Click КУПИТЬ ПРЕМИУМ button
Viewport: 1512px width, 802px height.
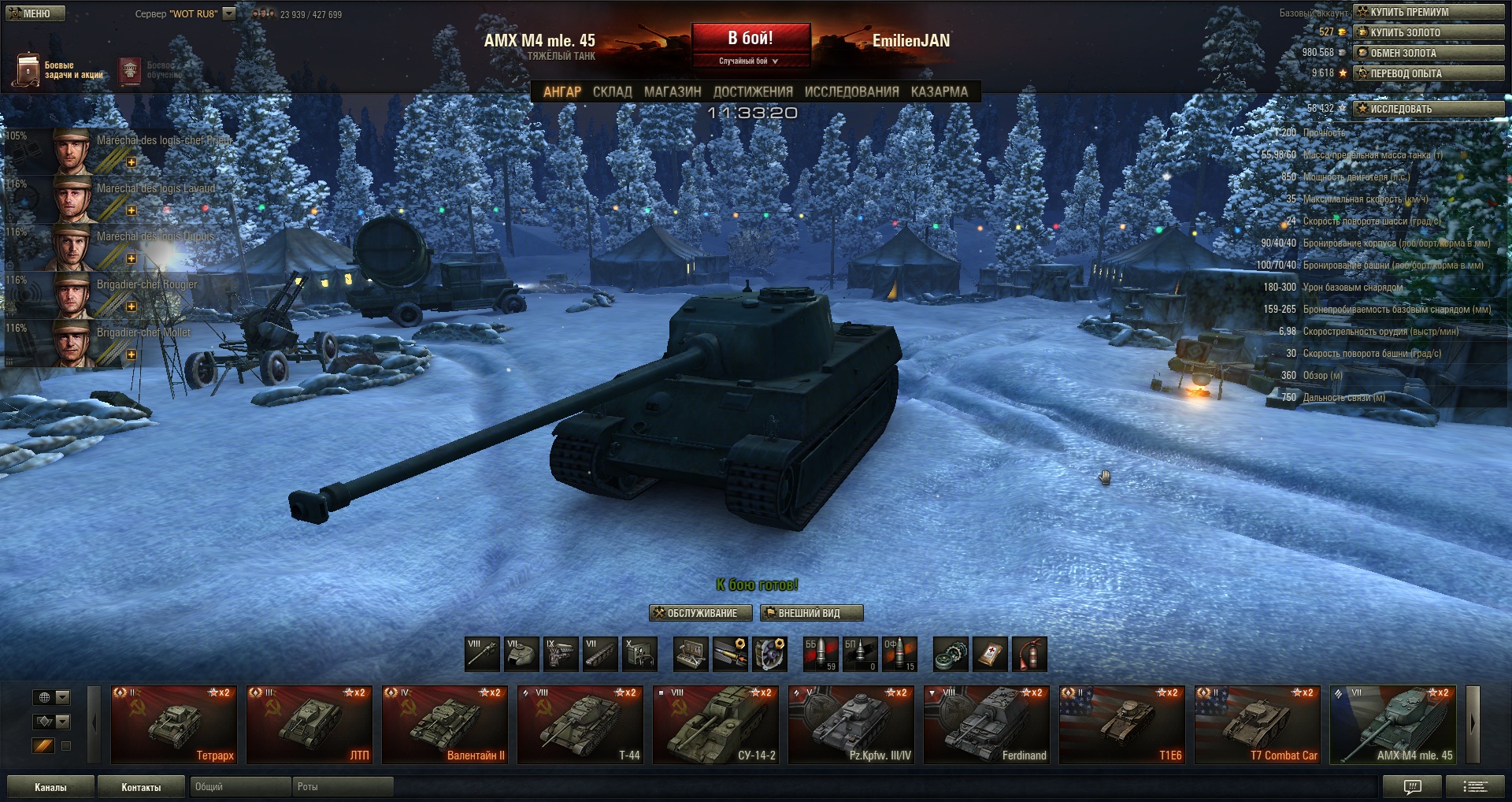click(x=1428, y=12)
